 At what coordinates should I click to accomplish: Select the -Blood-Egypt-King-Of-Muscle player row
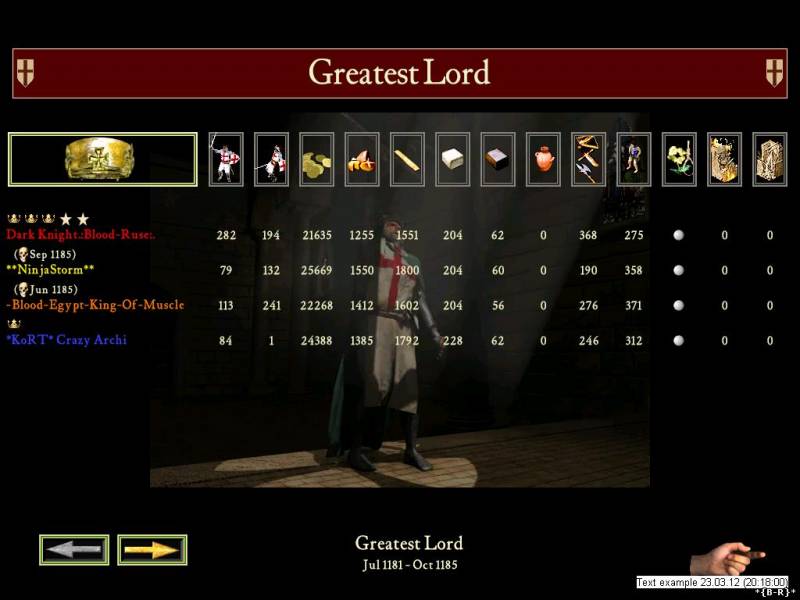[x=95, y=305]
